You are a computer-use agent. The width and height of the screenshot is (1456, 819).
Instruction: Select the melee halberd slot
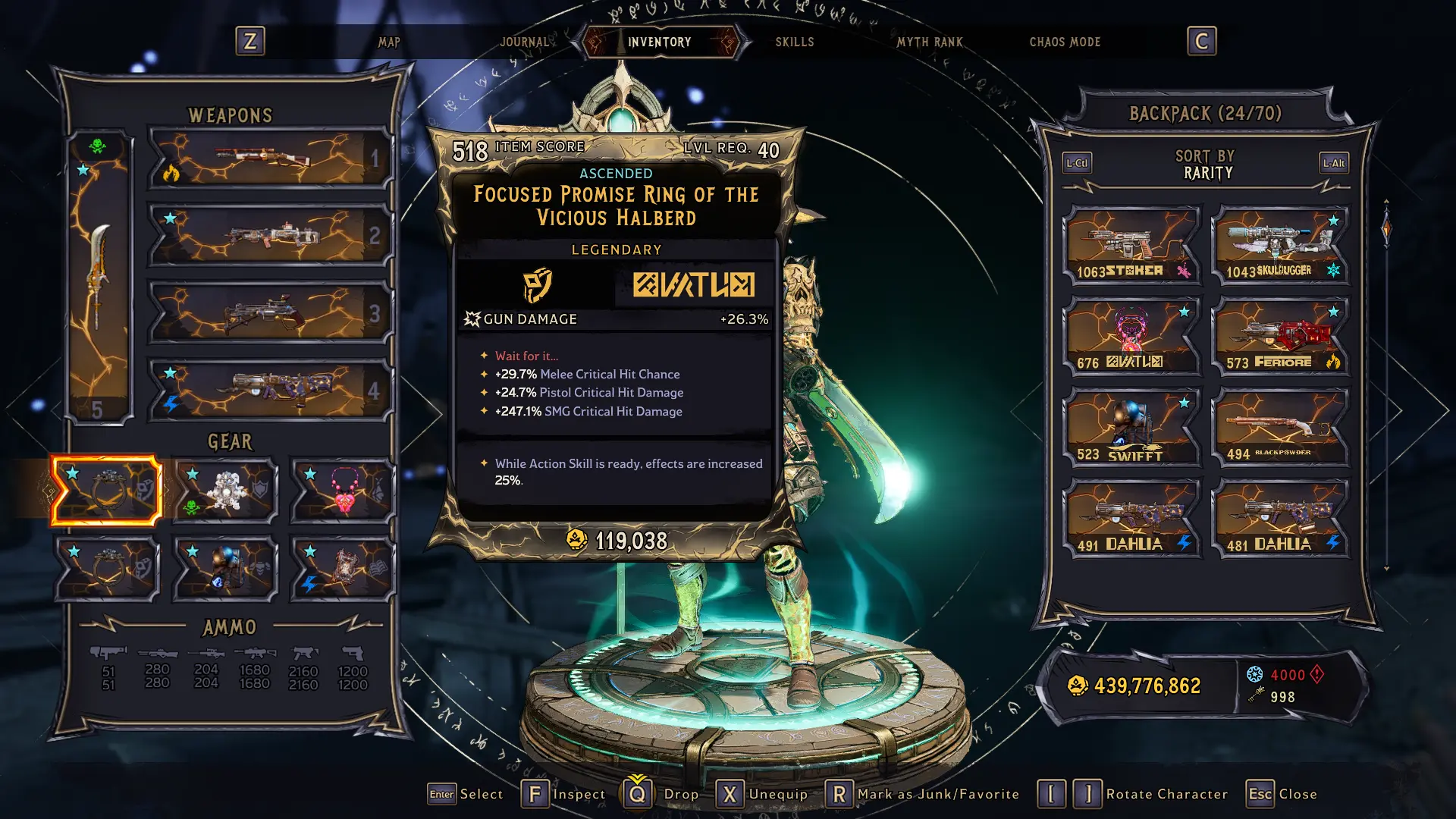point(99,277)
